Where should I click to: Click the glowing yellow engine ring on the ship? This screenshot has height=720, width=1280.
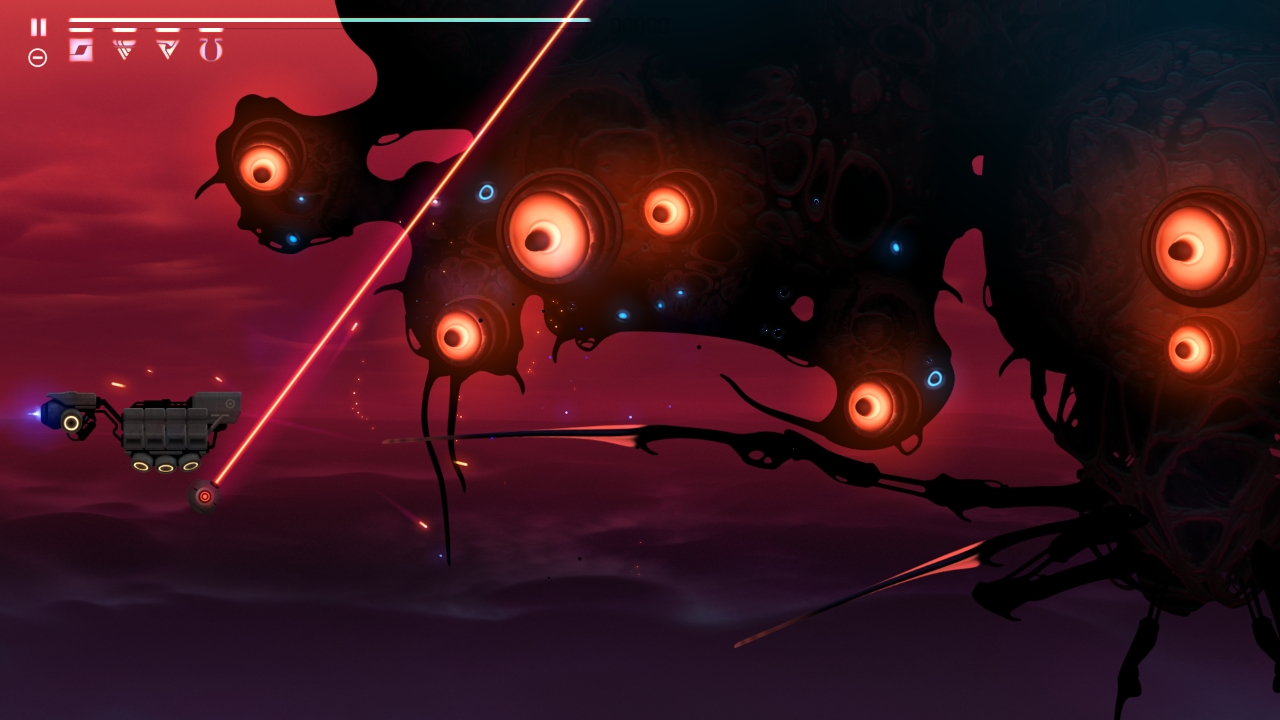click(x=70, y=424)
